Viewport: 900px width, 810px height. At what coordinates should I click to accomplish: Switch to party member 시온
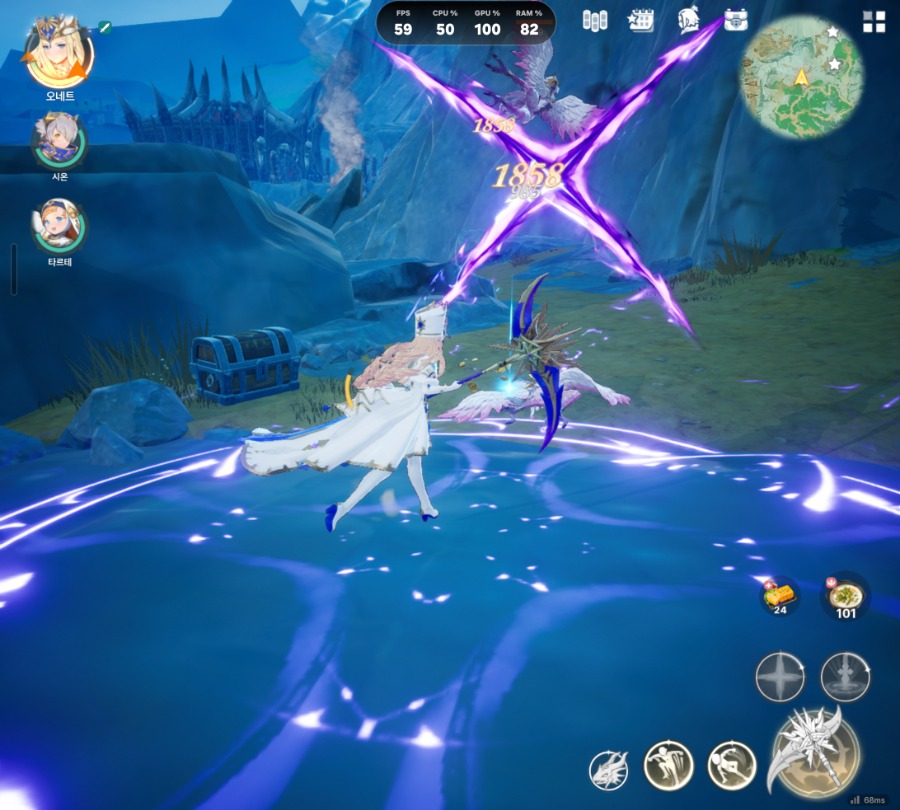point(58,141)
